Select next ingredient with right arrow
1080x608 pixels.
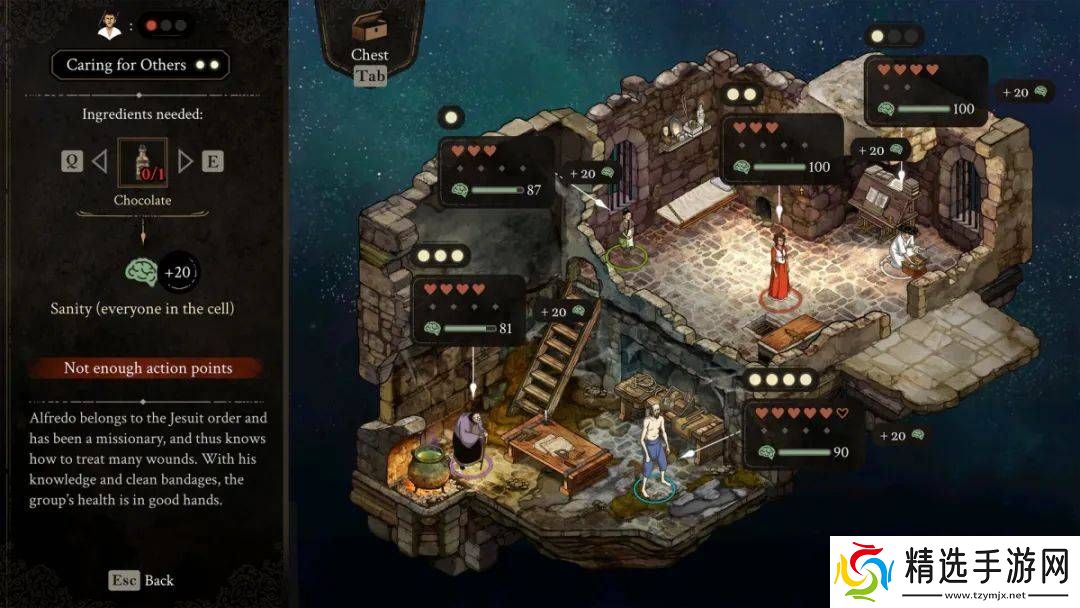click(186, 161)
